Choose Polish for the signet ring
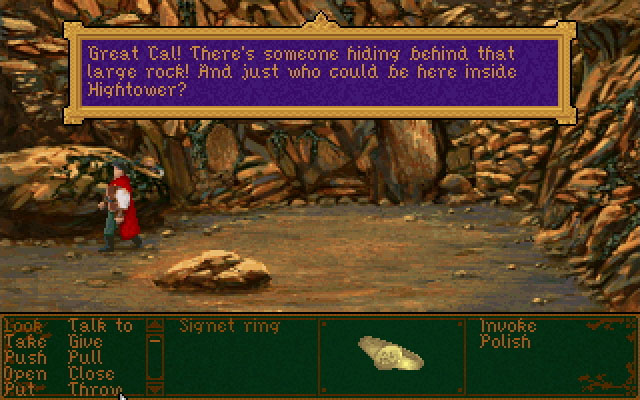The image size is (640, 400). coord(505,342)
